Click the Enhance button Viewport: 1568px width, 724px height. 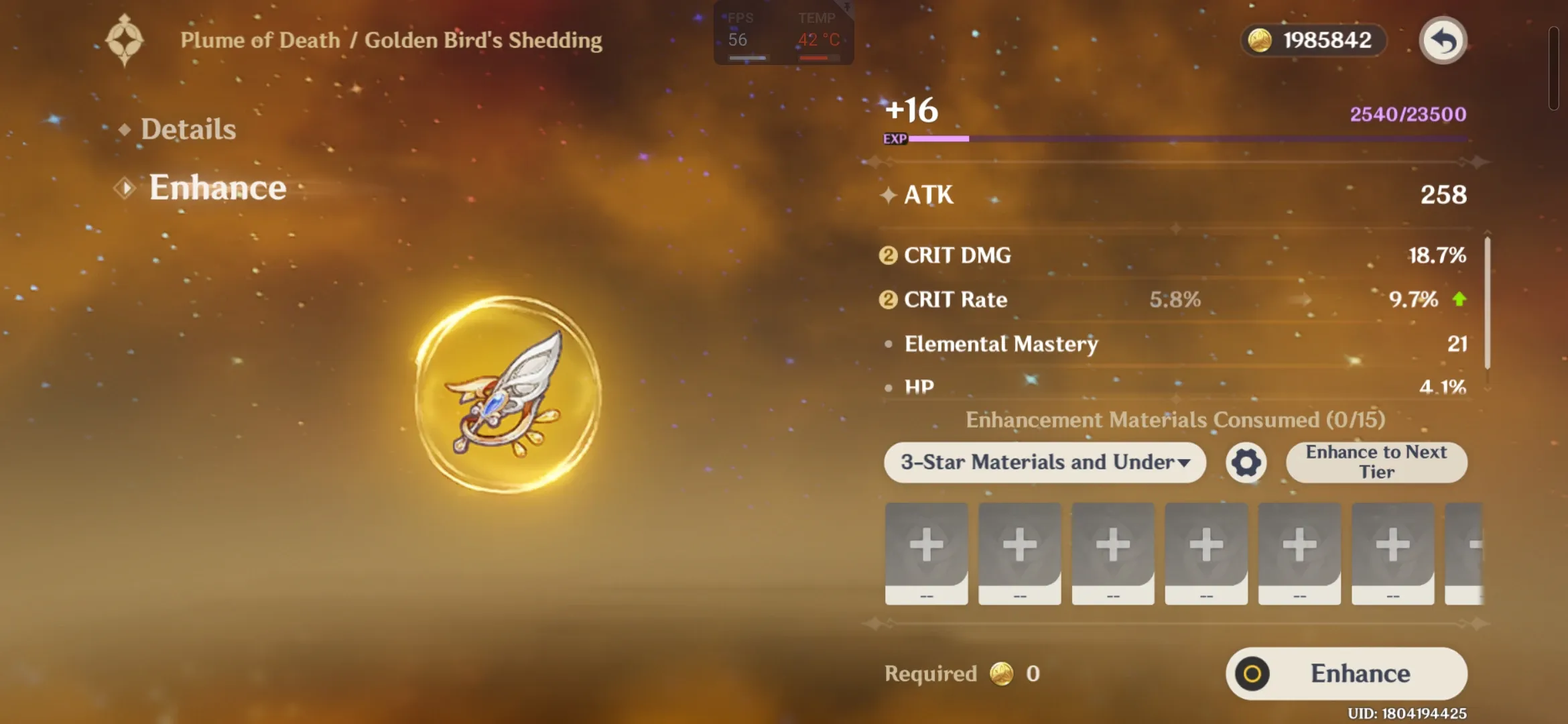[1346, 673]
